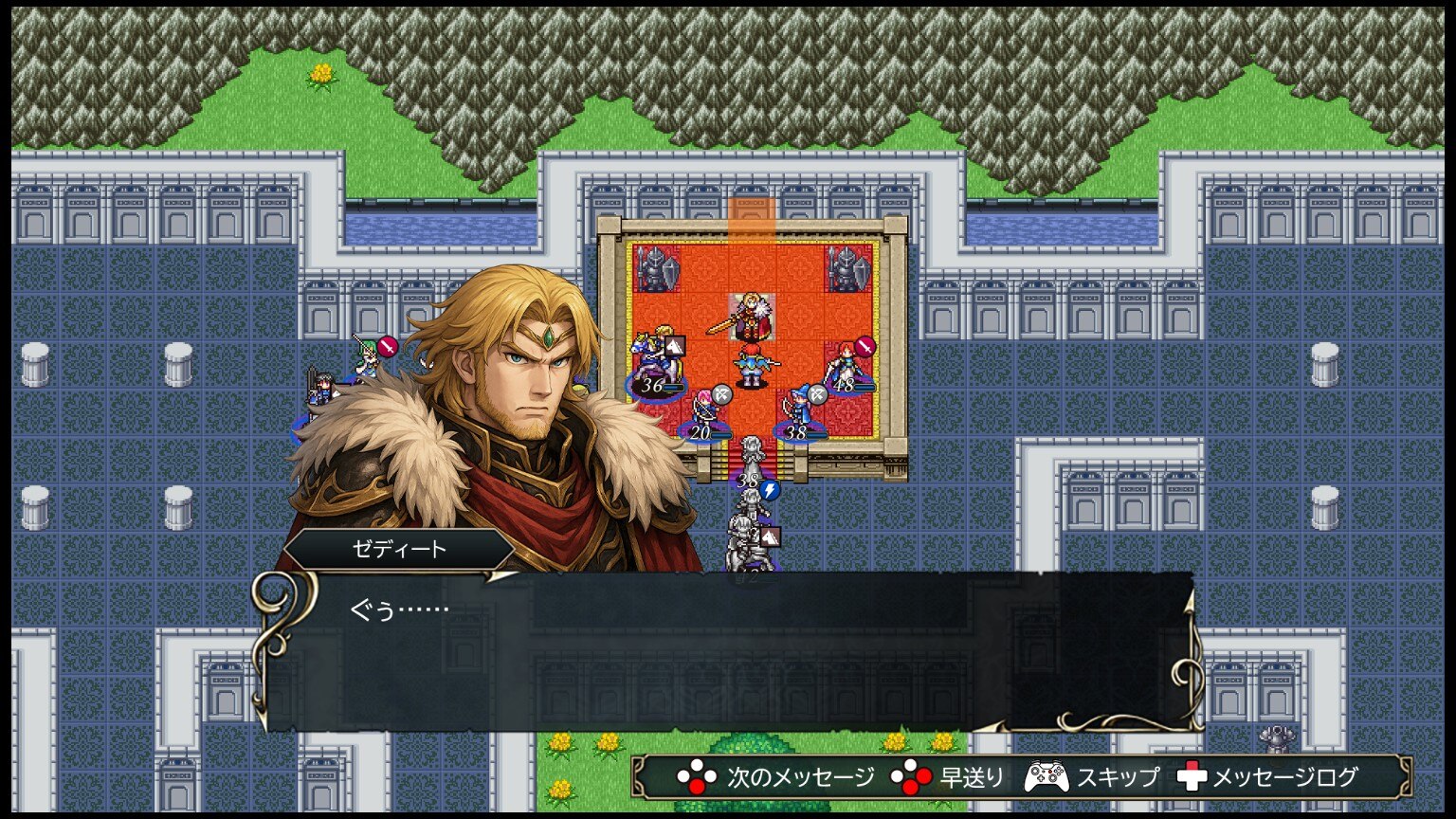
Task: Select the 次のメッセージ label
Action: pyautogui.click(x=801, y=778)
